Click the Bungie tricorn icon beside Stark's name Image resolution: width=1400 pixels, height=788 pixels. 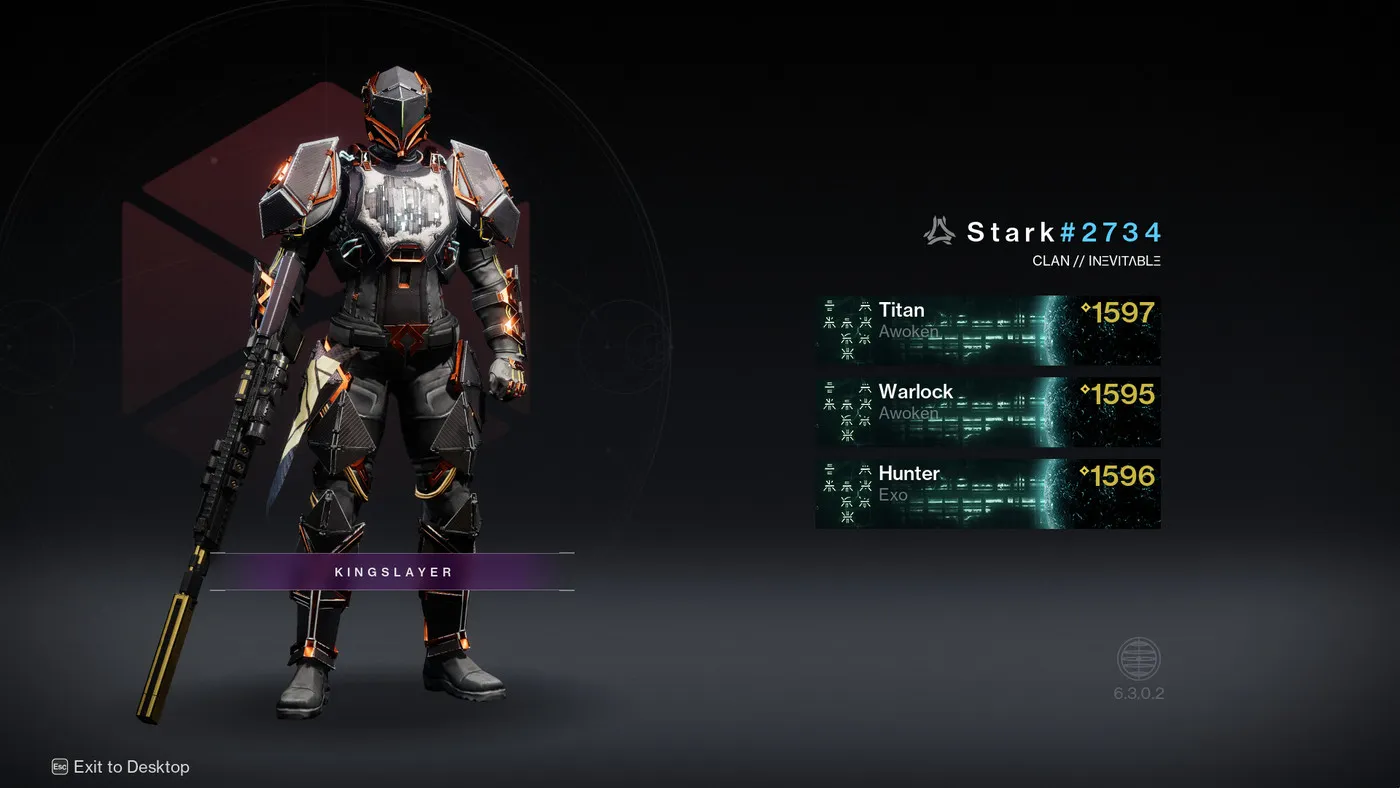[937, 231]
